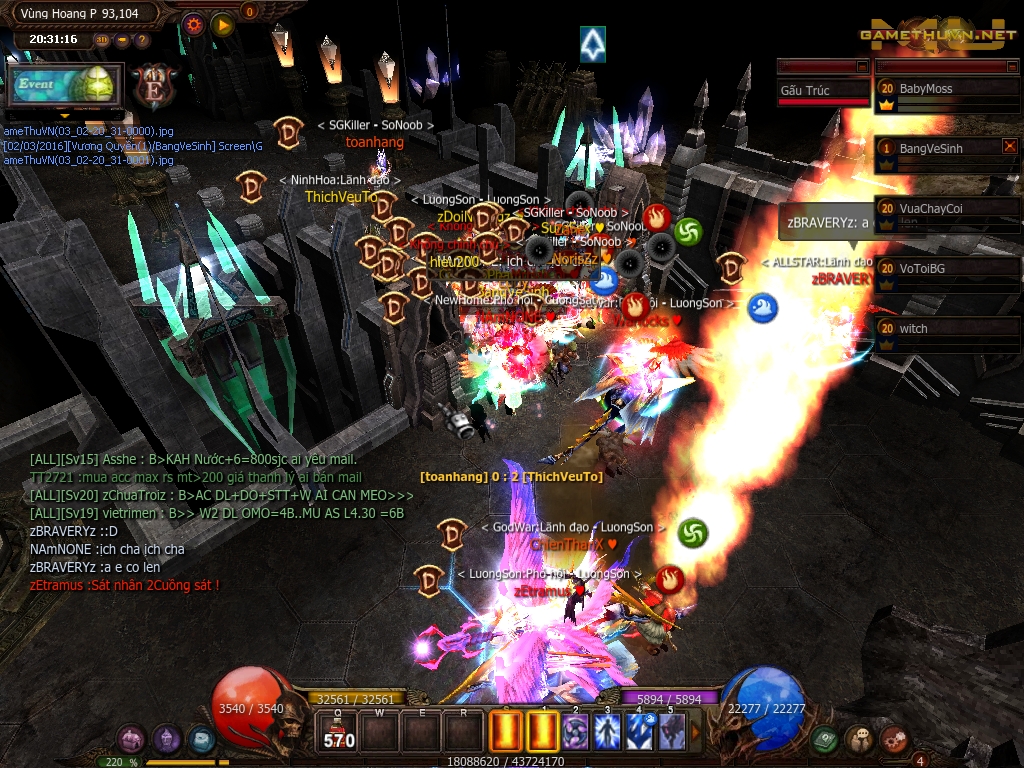Viewport: 1024px width, 768px height.
Task: Select party member BabyMoss
Action: (947, 89)
